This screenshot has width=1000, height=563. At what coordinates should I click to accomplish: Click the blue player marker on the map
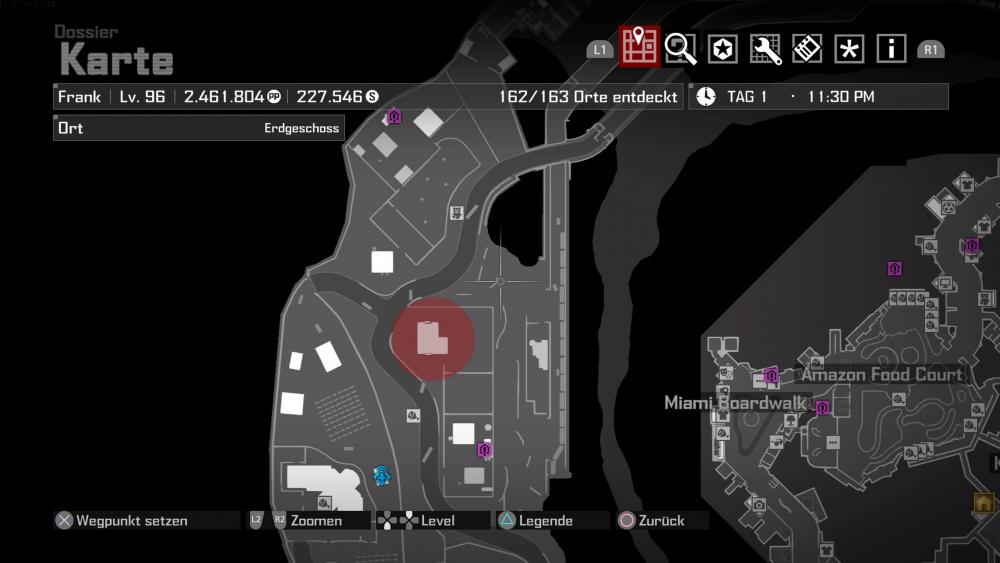click(x=381, y=476)
